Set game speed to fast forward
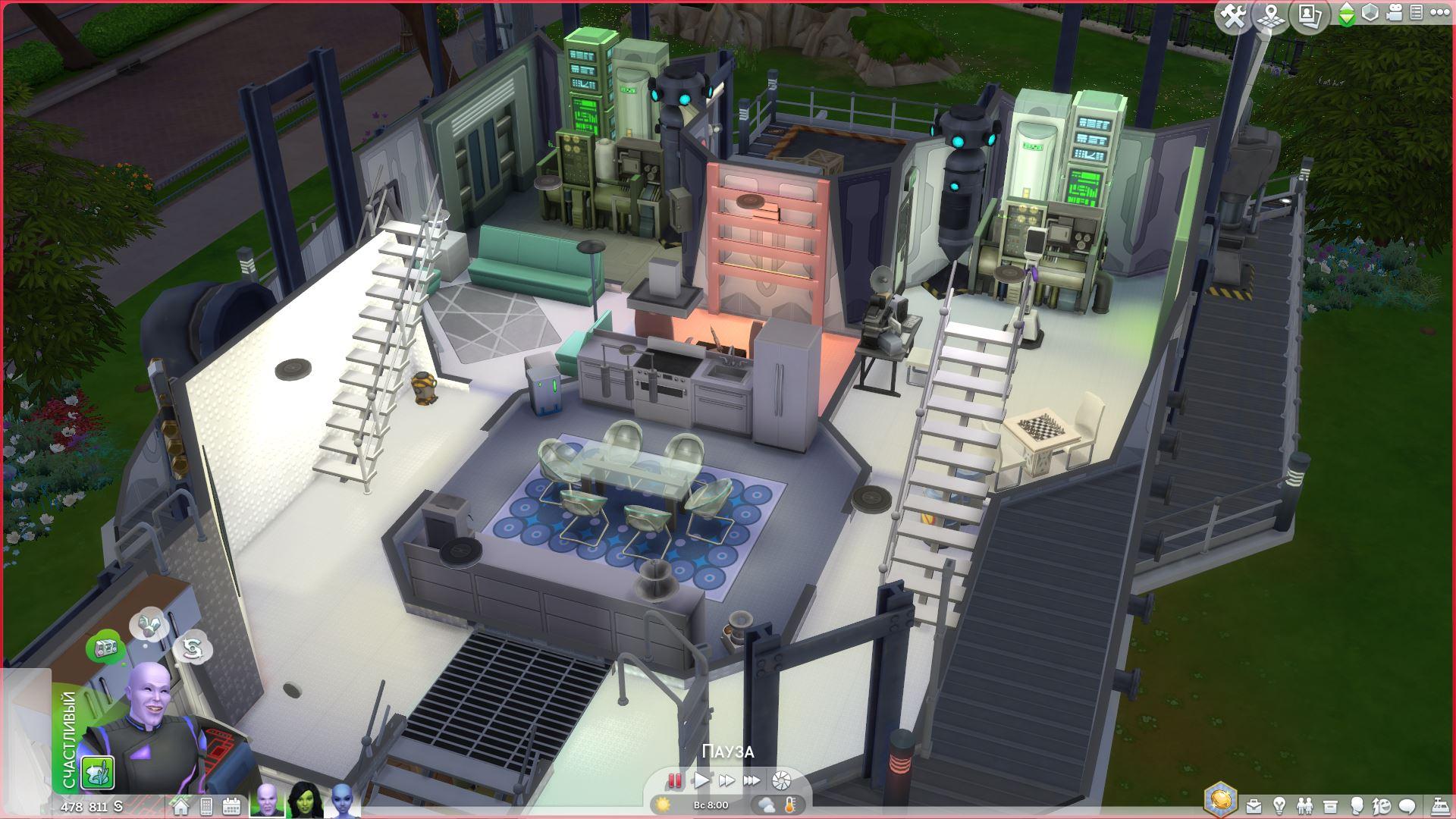The image size is (1456, 819). 726,780
